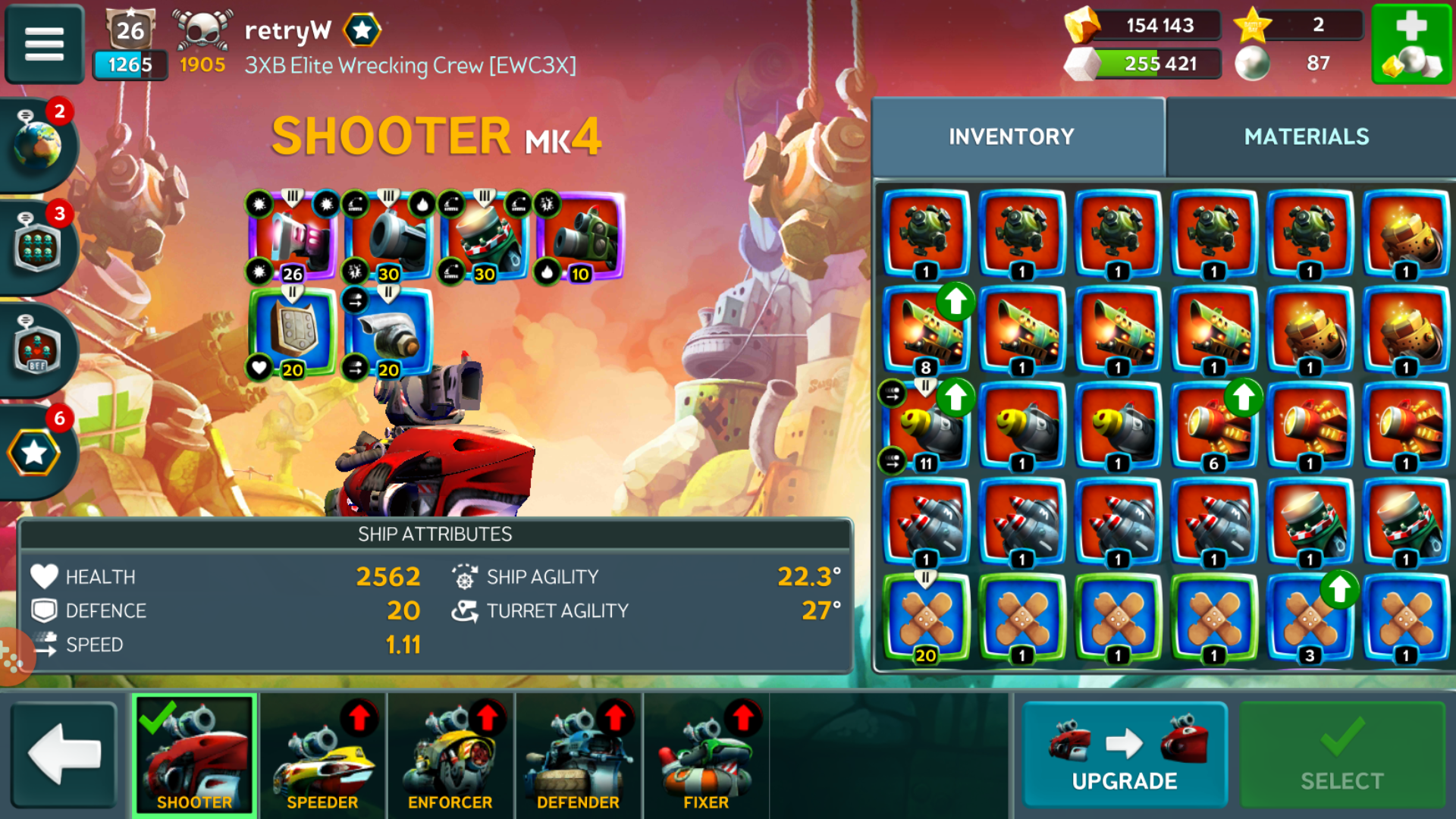Choose the Enforcer ship
The width and height of the screenshot is (1456, 819).
point(450,755)
